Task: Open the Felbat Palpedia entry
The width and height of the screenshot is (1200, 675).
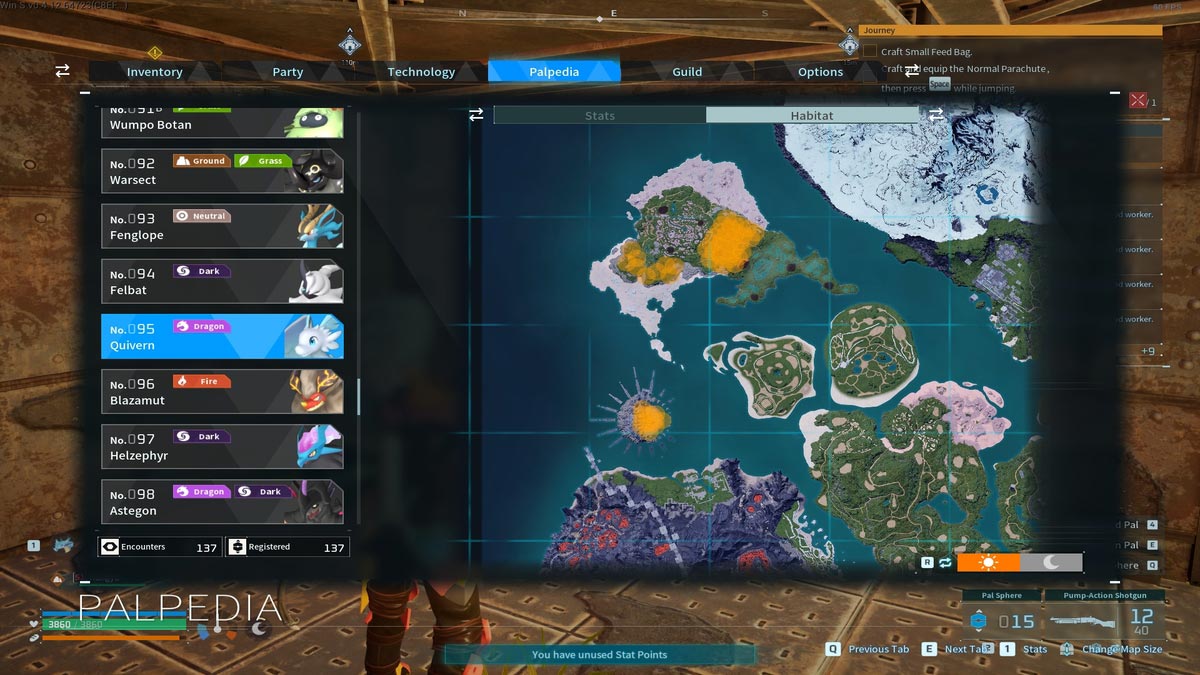Action: tap(222, 281)
